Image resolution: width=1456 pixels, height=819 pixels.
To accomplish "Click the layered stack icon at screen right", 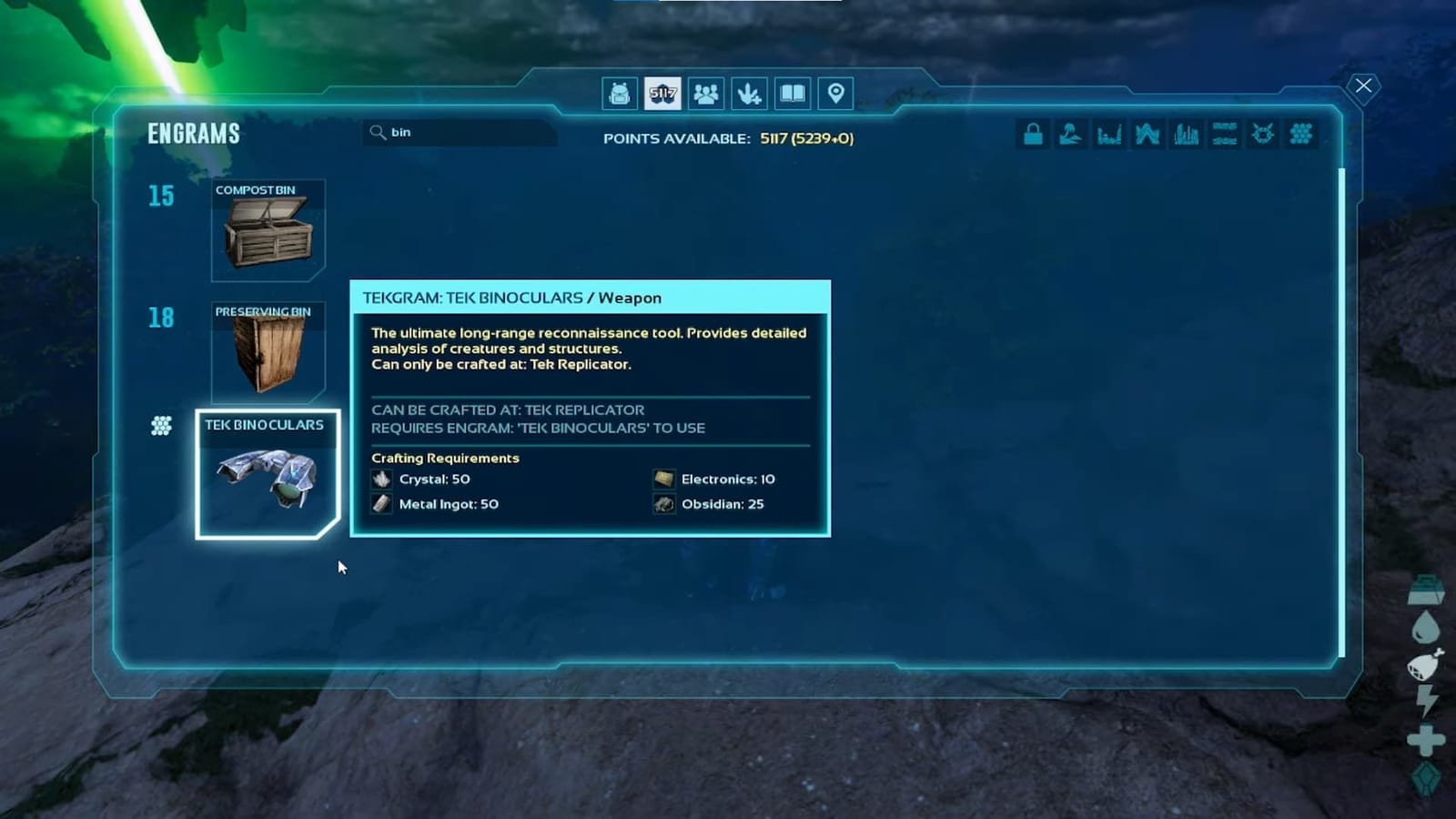I will pos(1425,590).
